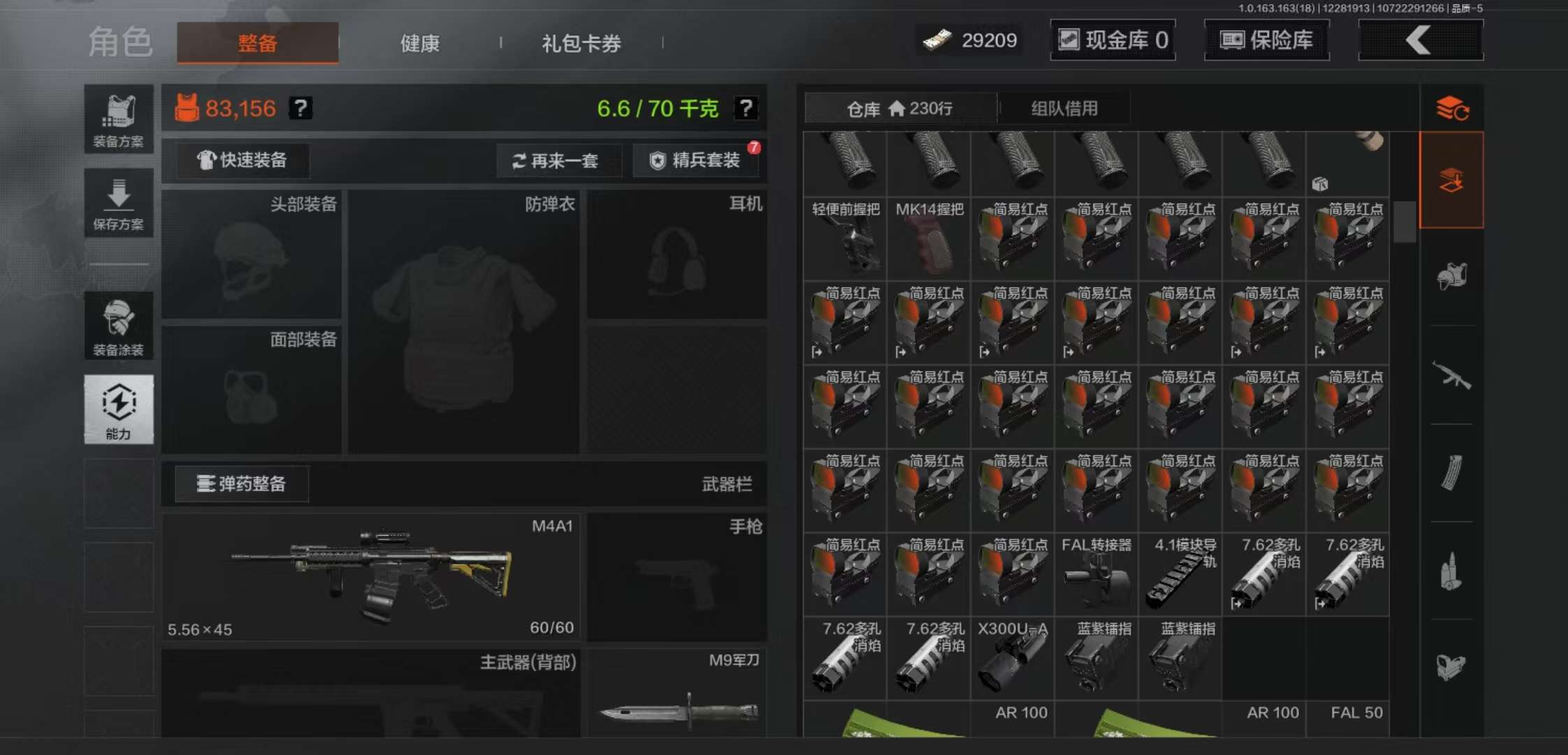Open the 礼包卡券 tab

tap(580, 43)
